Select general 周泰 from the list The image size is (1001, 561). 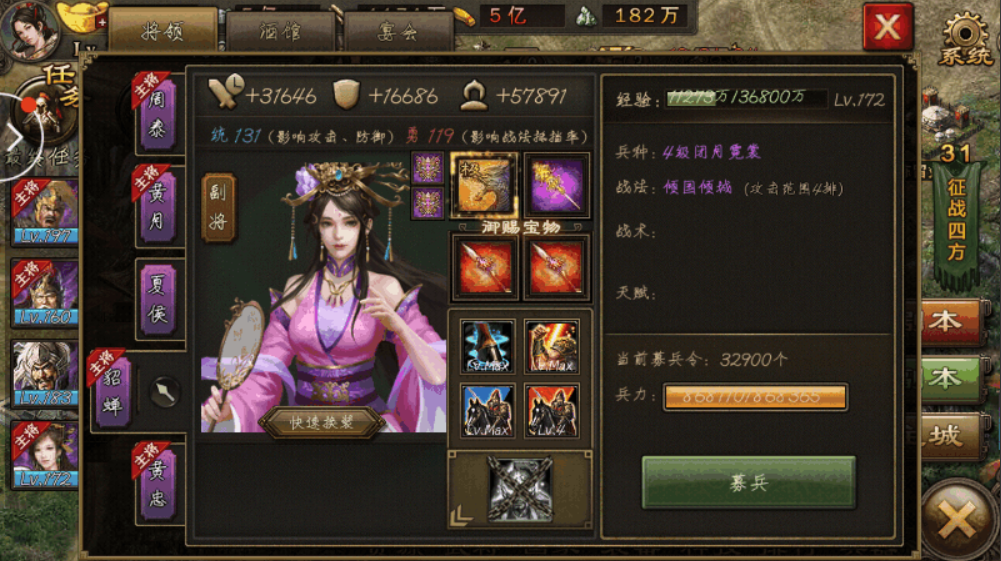click(x=157, y=116)
